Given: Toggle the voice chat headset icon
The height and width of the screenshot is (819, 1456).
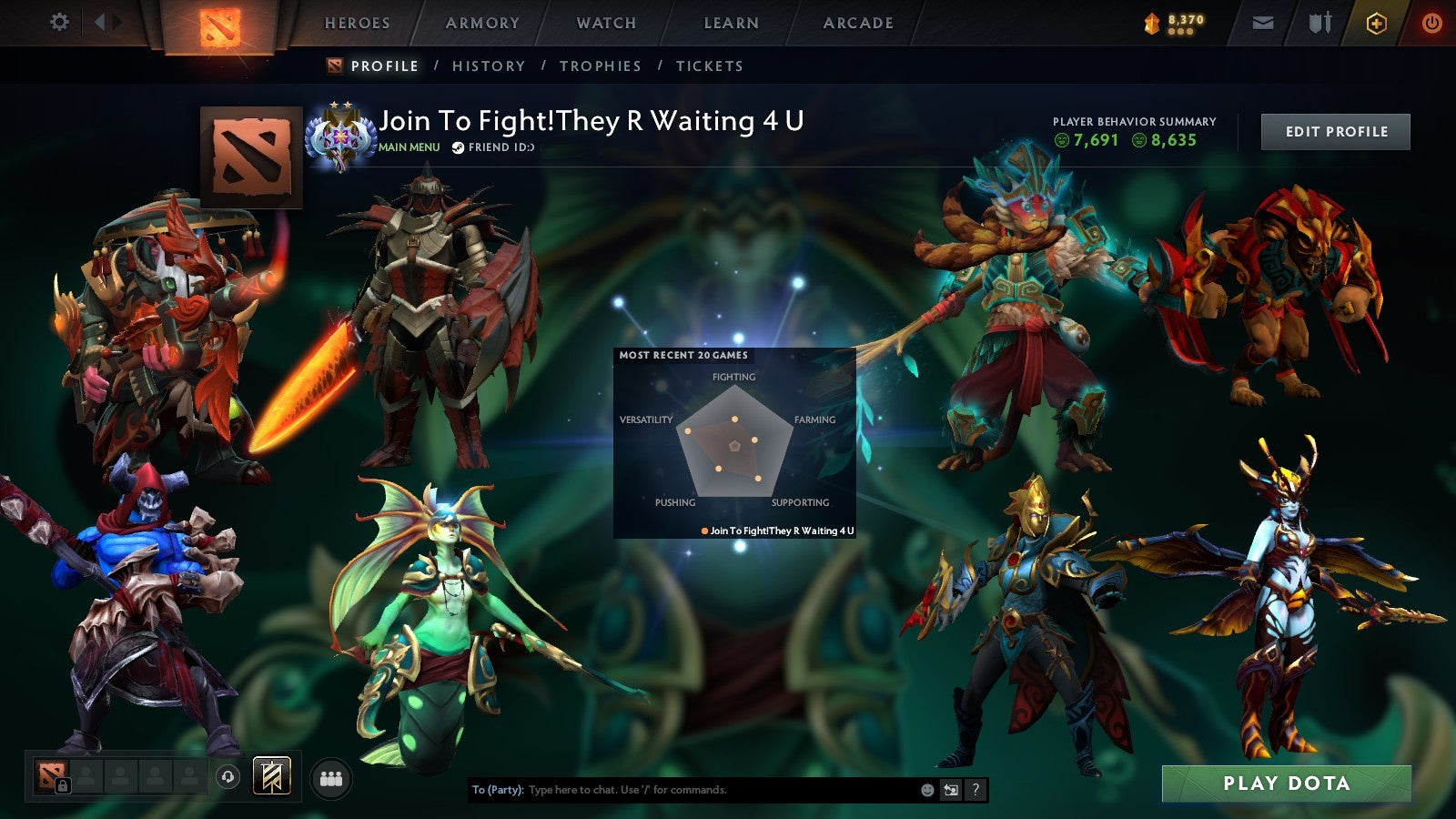Looking at the screenshot, I should coord(229,775).
